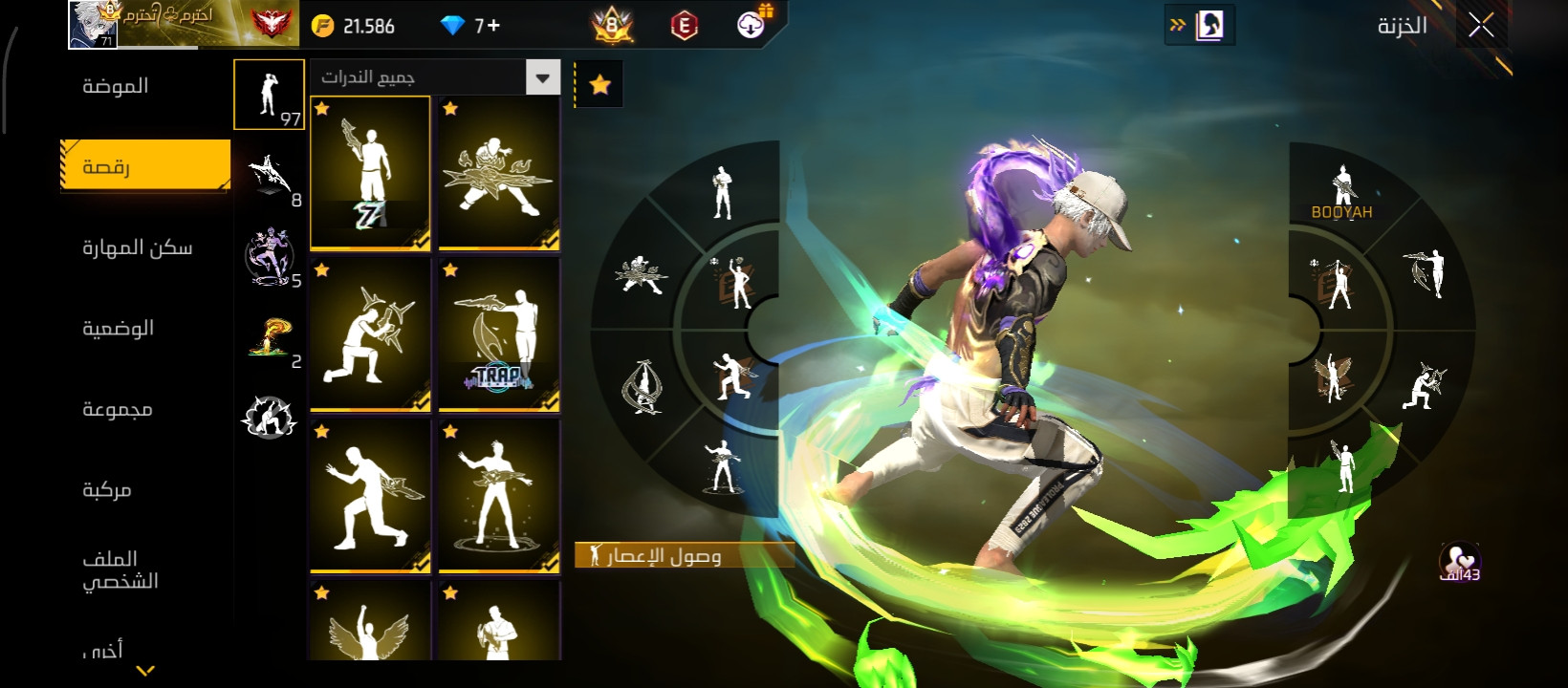This screenshot has width=1568, height=688.
Task: Open the الوضعية (pose) category
Action: 118,329
